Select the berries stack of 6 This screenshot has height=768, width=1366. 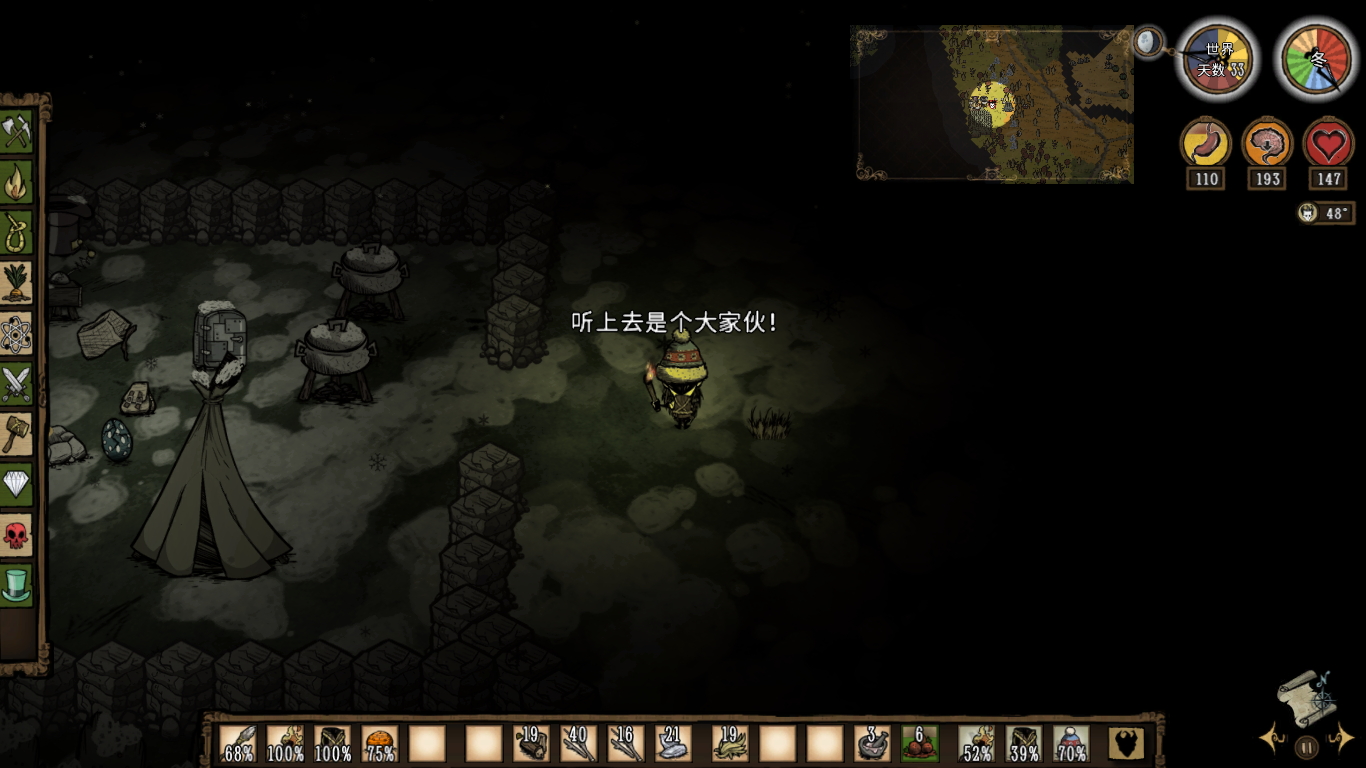pos(920,744)
